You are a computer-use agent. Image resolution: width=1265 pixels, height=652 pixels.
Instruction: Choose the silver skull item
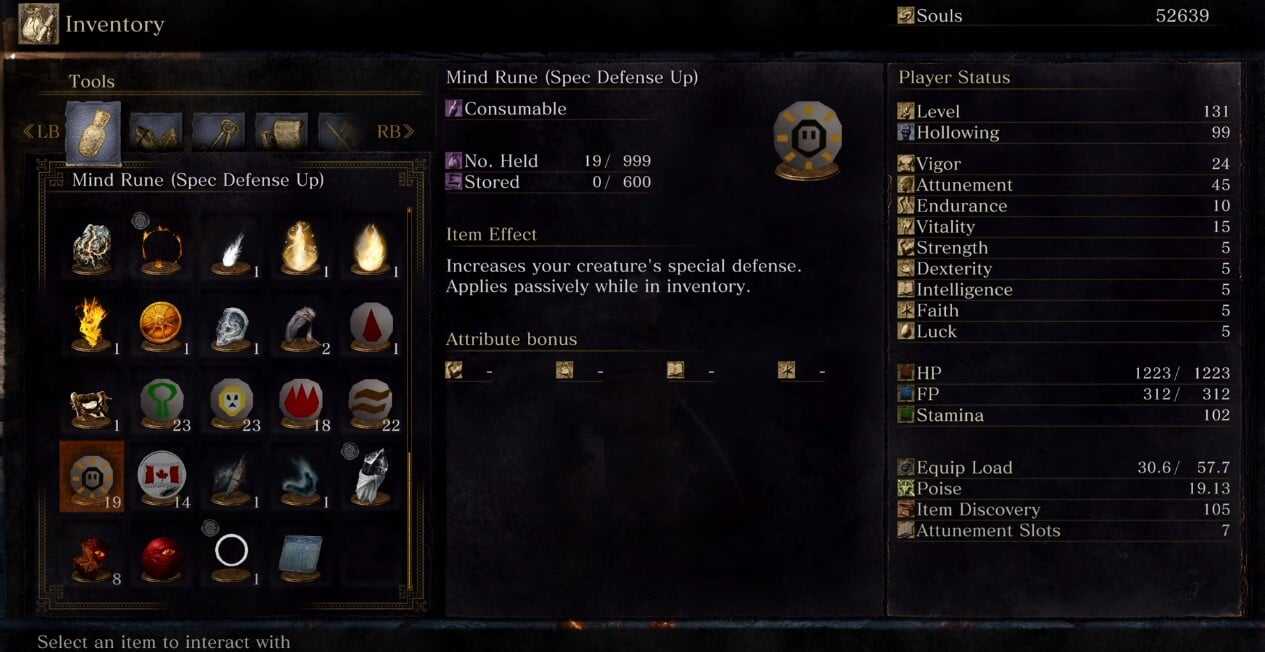231,326
